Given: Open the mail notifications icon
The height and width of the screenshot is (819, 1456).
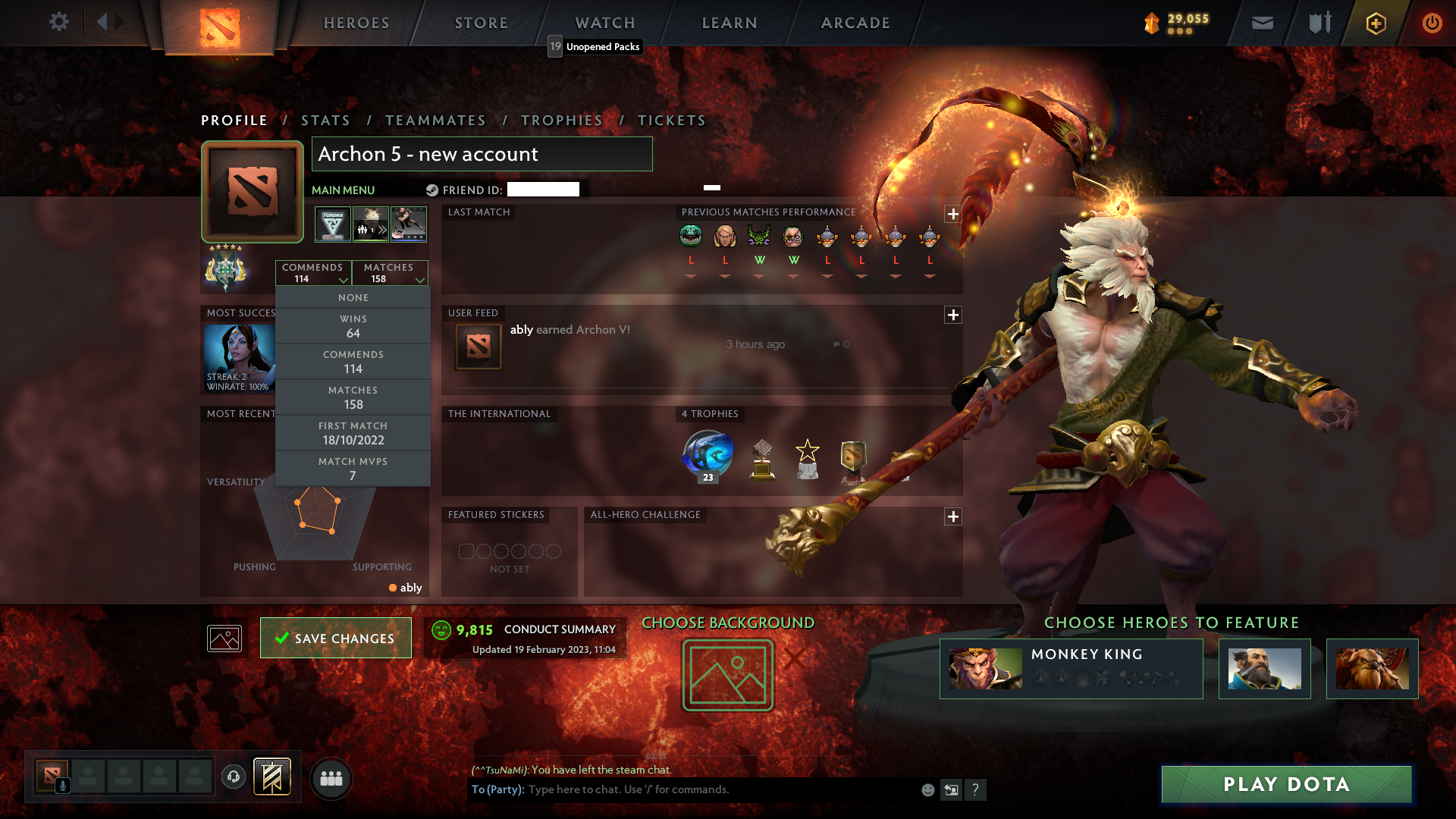Looking at the screenshot, I should click(x=1262, y=23).
